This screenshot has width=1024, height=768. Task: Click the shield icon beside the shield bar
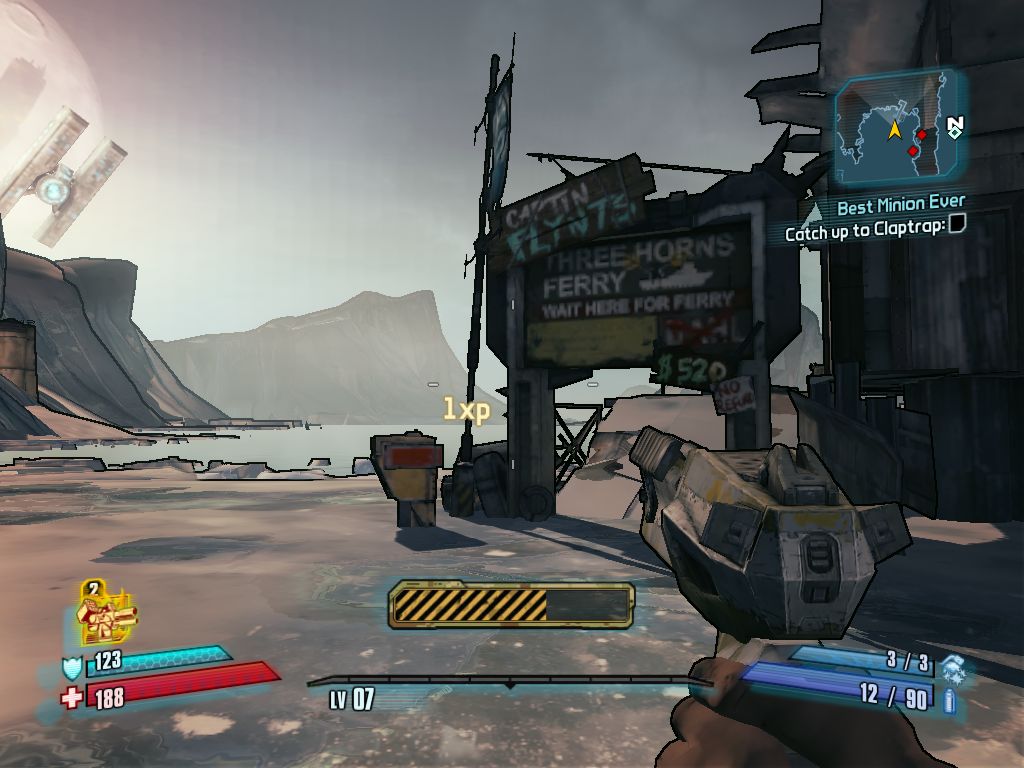click(x=73, y=667)
